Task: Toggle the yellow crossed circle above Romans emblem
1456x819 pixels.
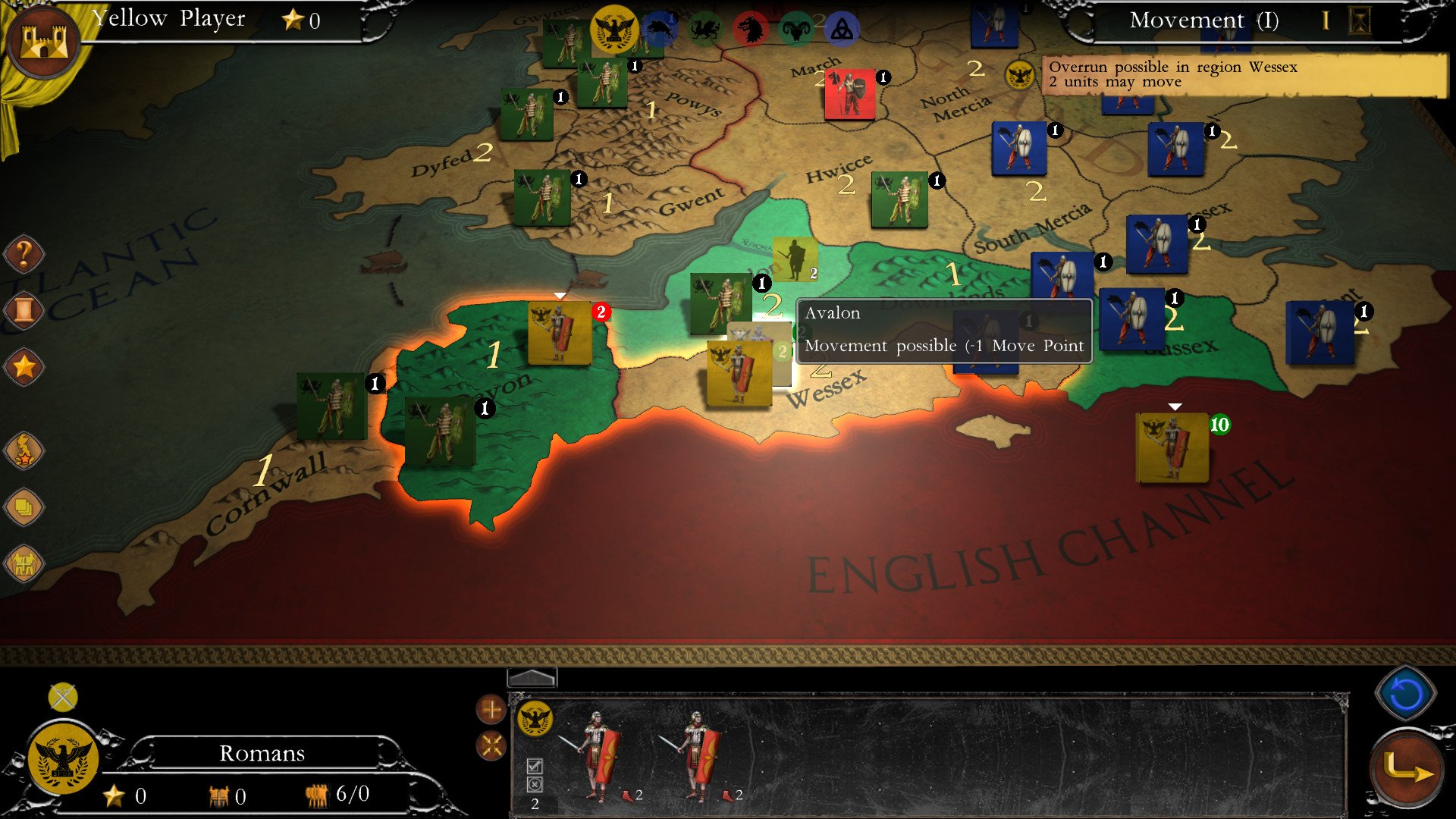Action: [x=61, y=695]
